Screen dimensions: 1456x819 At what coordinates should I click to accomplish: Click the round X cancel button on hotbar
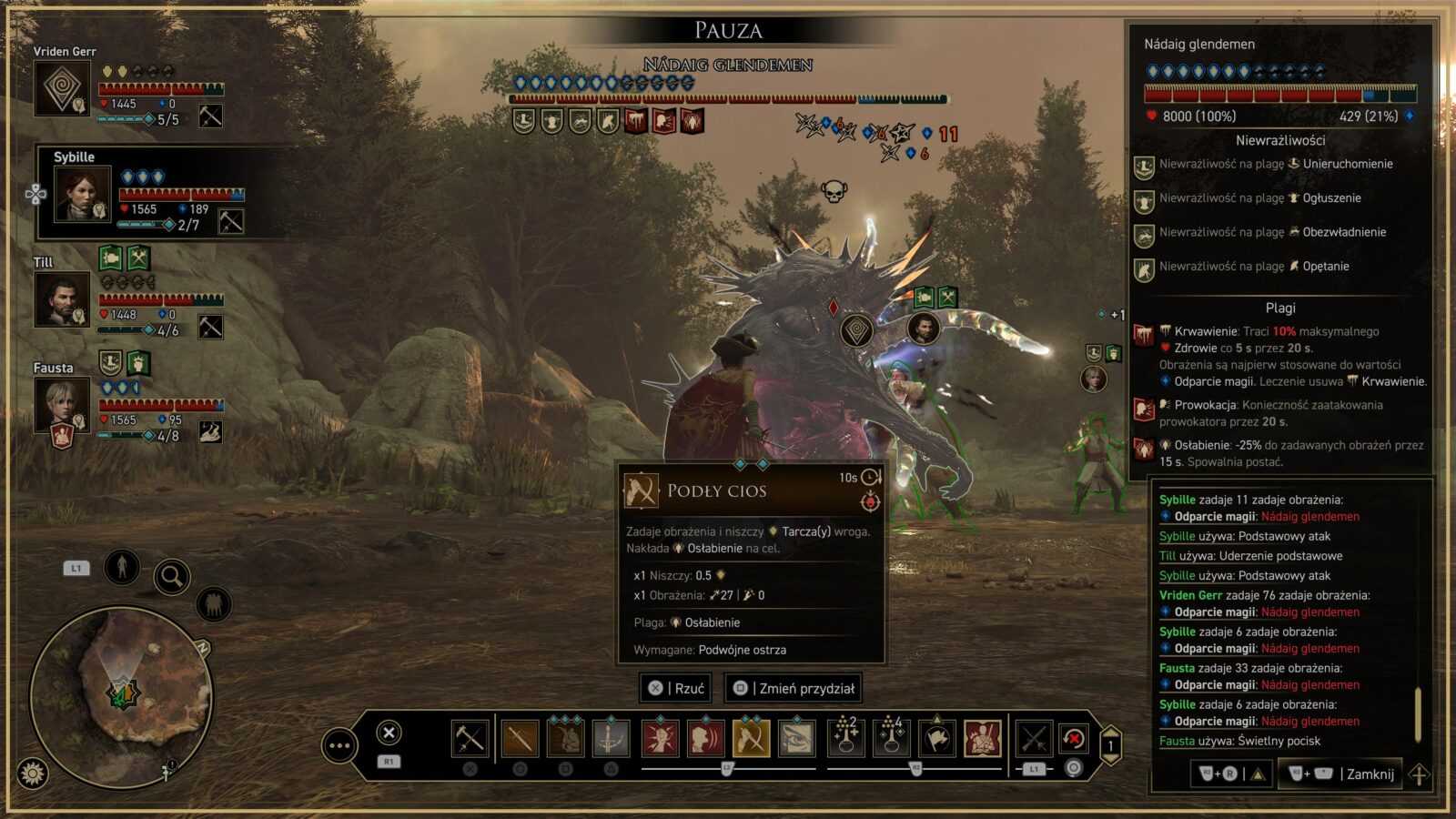[x=389, y=733]
